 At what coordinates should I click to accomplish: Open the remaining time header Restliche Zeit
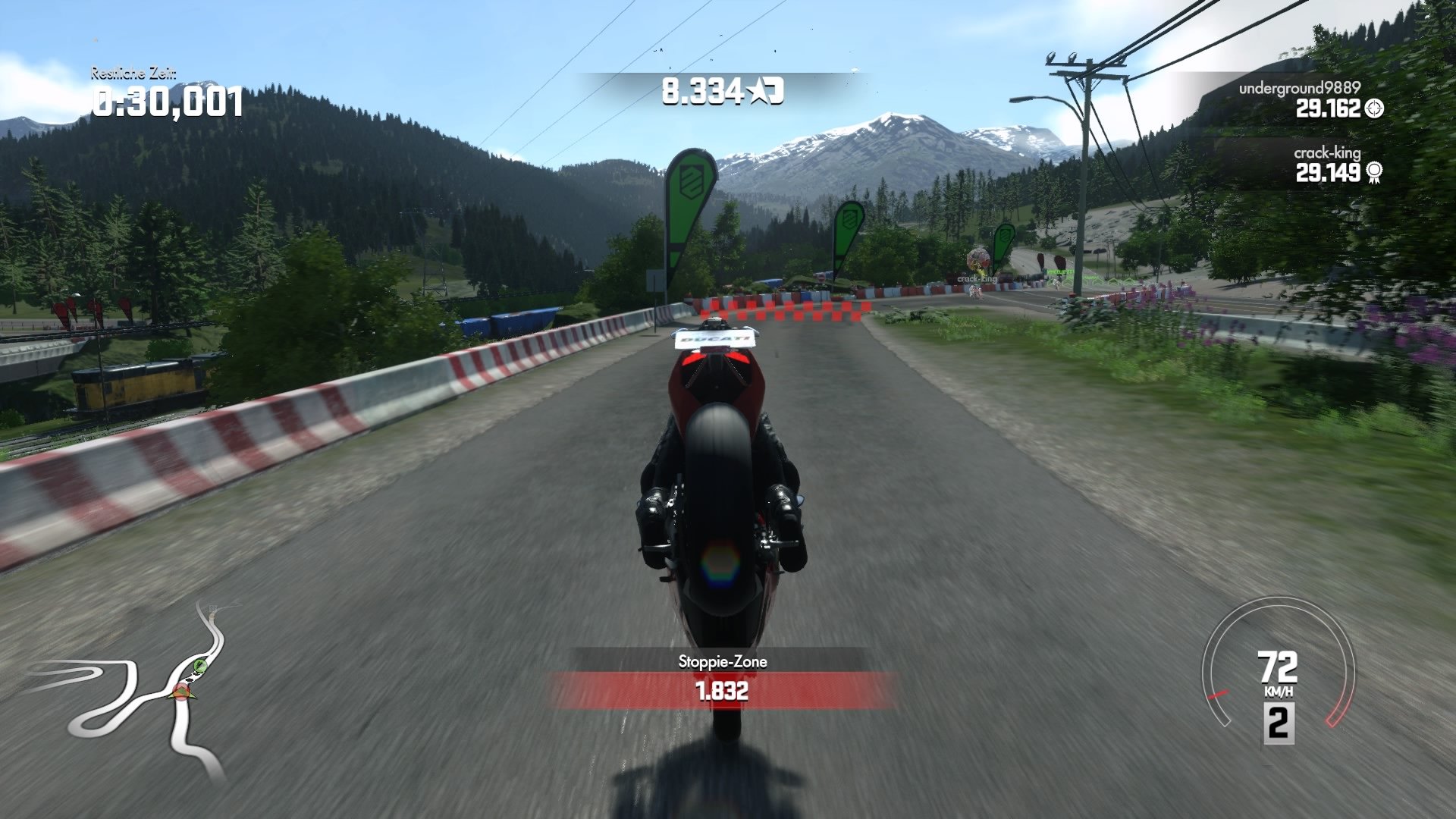coord(133,75)
